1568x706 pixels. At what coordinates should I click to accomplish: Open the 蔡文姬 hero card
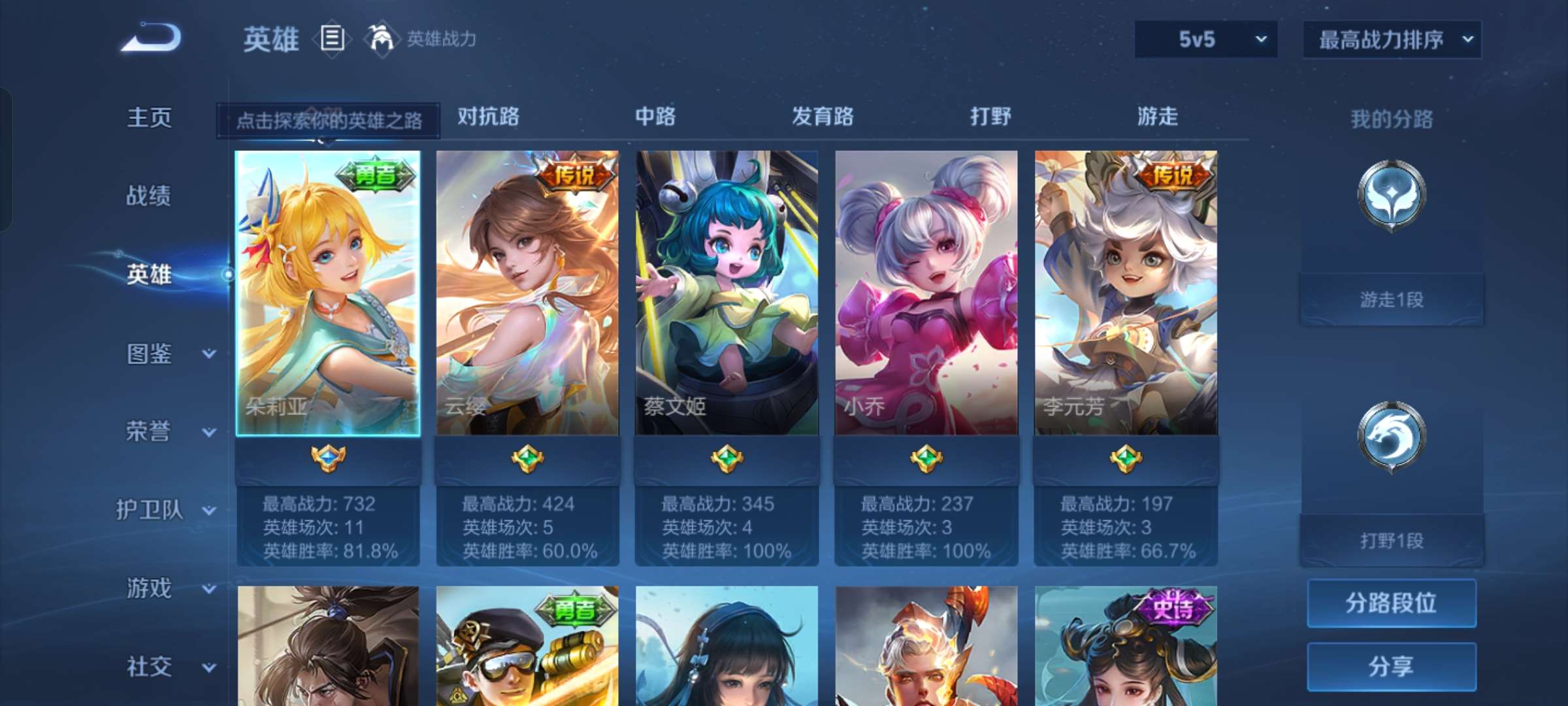(725, 294)
